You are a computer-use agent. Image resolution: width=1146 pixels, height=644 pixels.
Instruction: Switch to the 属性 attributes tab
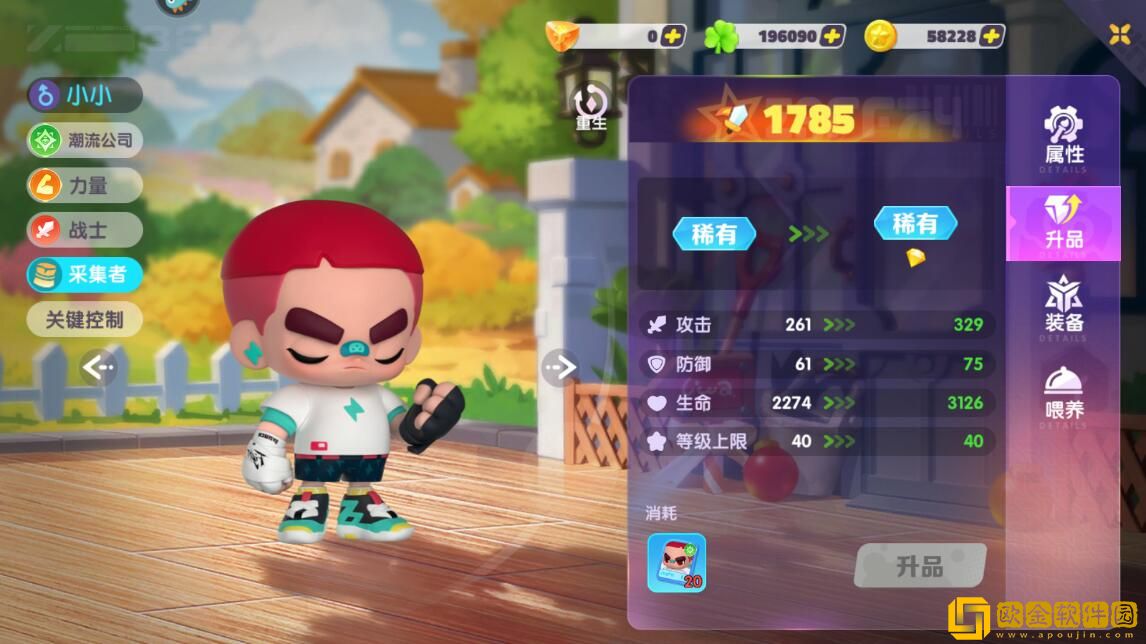coord(1064,137)
